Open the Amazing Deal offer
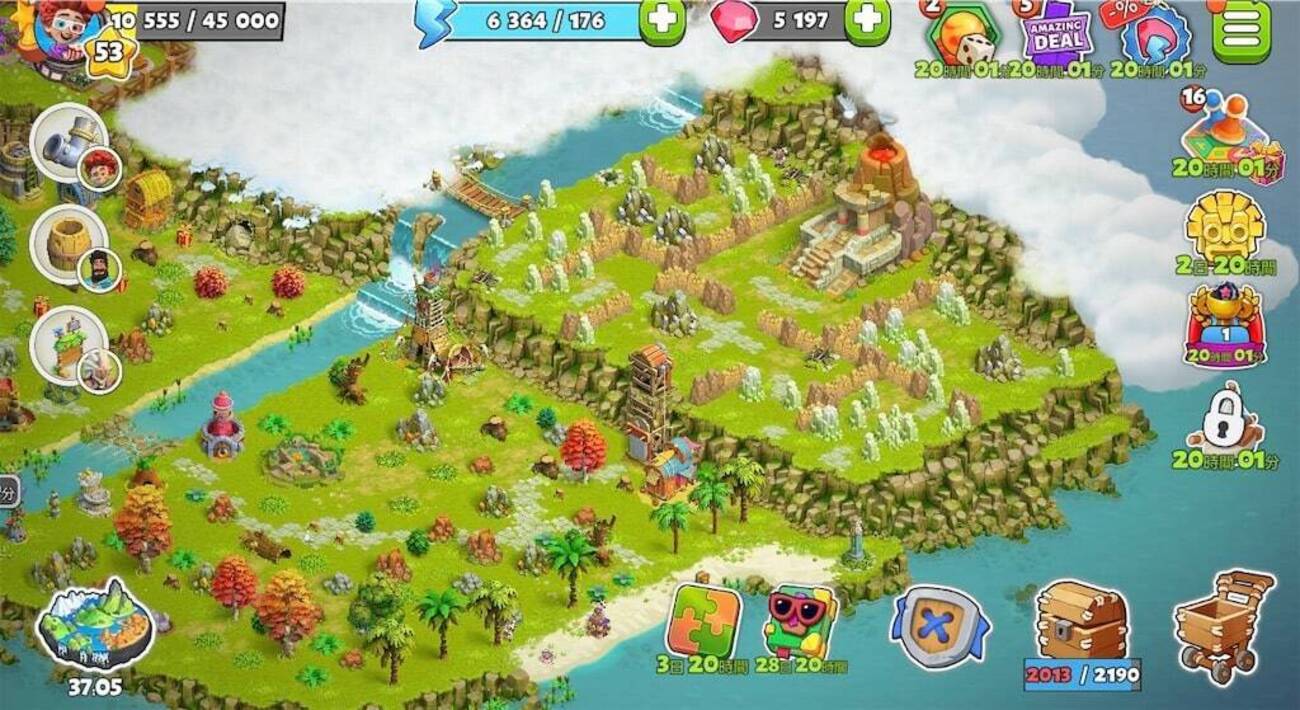 coord(1055,35)
